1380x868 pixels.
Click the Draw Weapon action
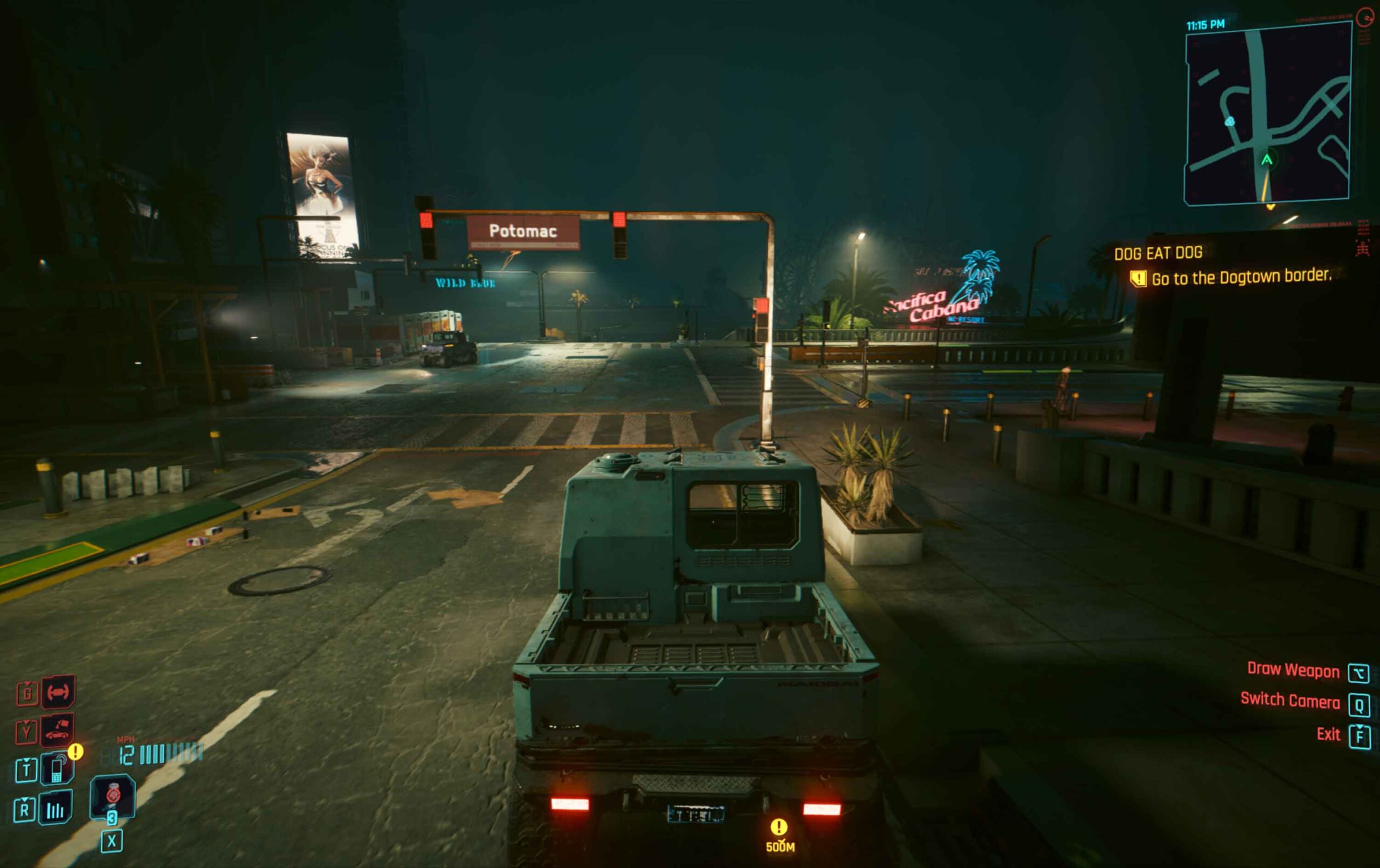pyautogui.click(x=1293, y=670)
